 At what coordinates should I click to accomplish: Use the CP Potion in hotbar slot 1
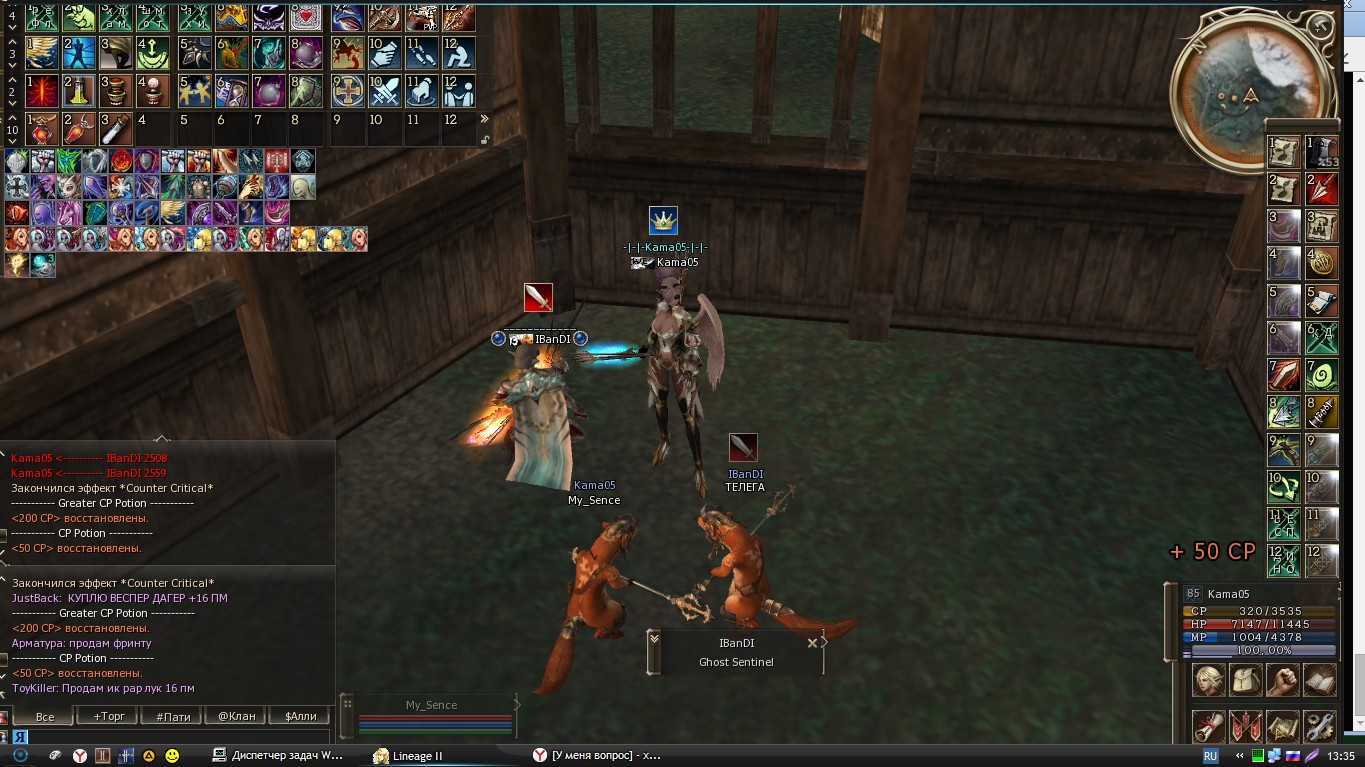tap(42, 128)
